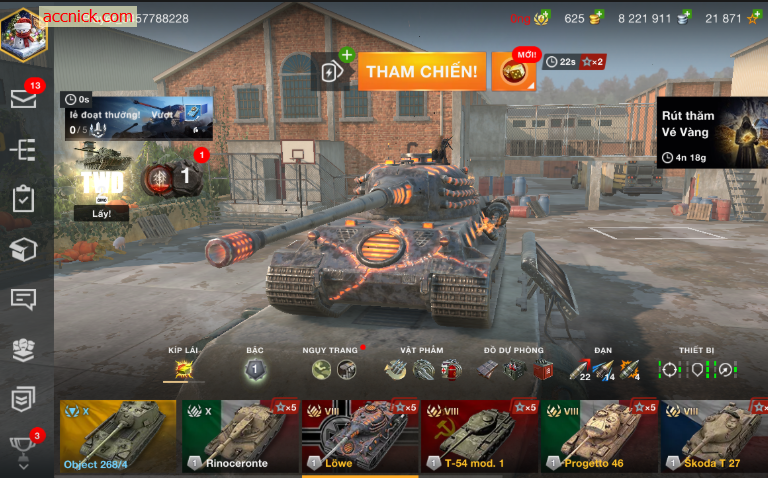Select the T-54 mod. 1 tank
The width and height of the screenshot is (768, 478).
click(x=479, y=436)
